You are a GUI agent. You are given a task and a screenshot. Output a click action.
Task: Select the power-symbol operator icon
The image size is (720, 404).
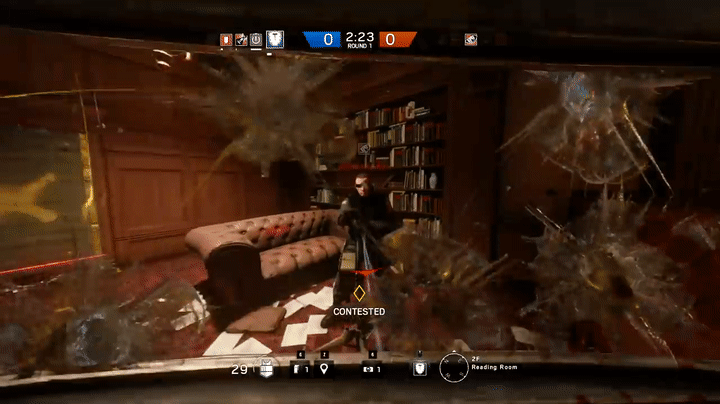pos(256,40)
